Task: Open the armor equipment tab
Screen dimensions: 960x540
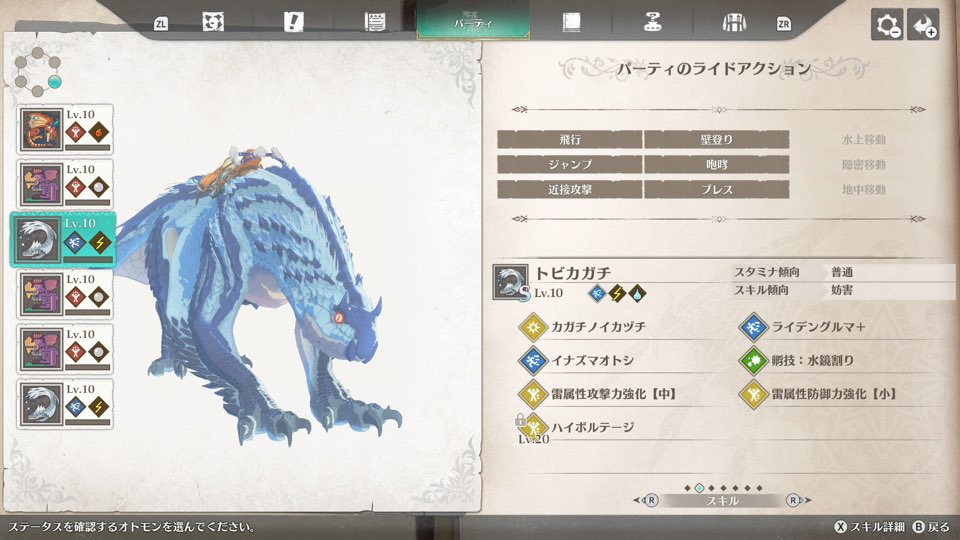Action: tap(735, 22)
